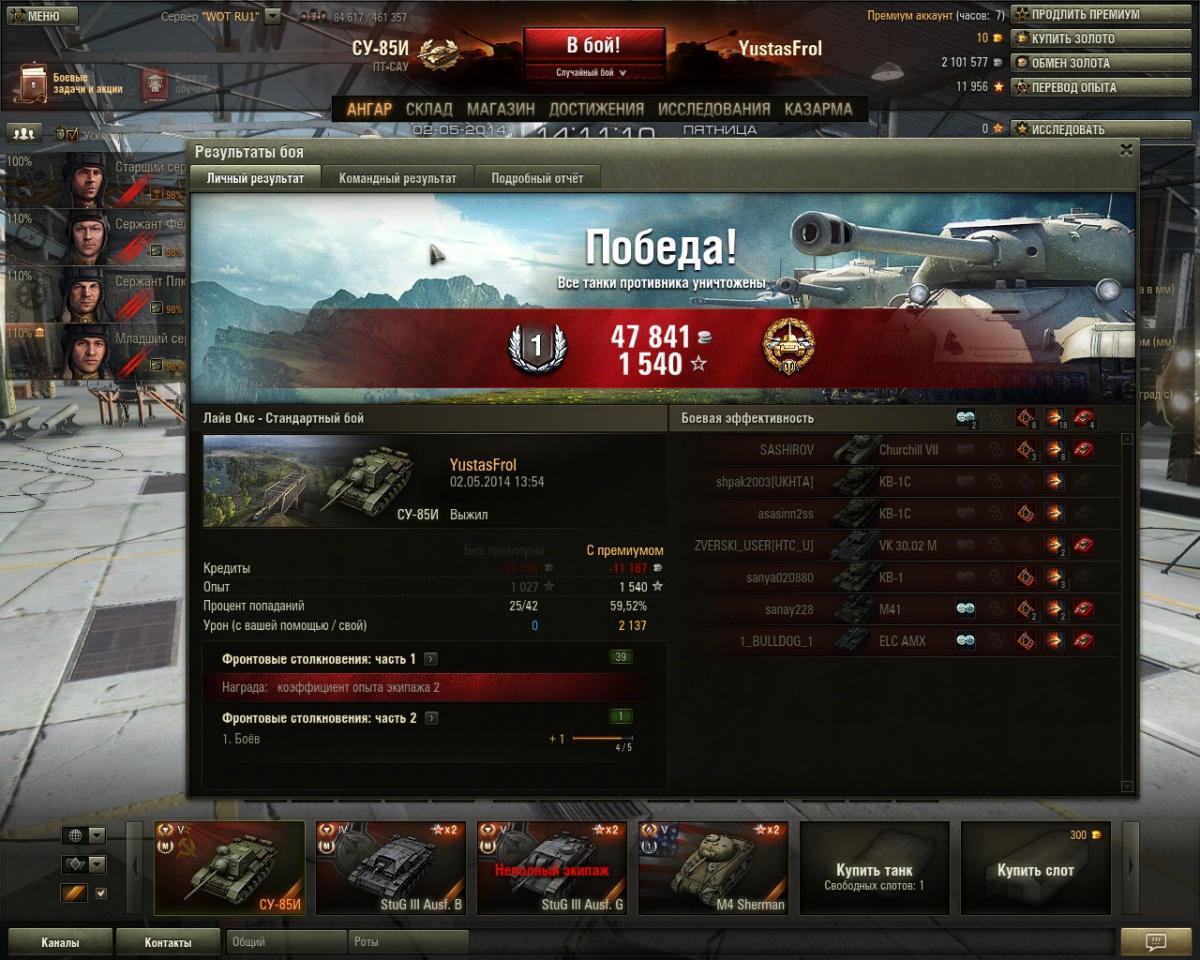Choose the M4 Sherman tank
This screenshot has height=960, width=1200.
coord(712,868)
